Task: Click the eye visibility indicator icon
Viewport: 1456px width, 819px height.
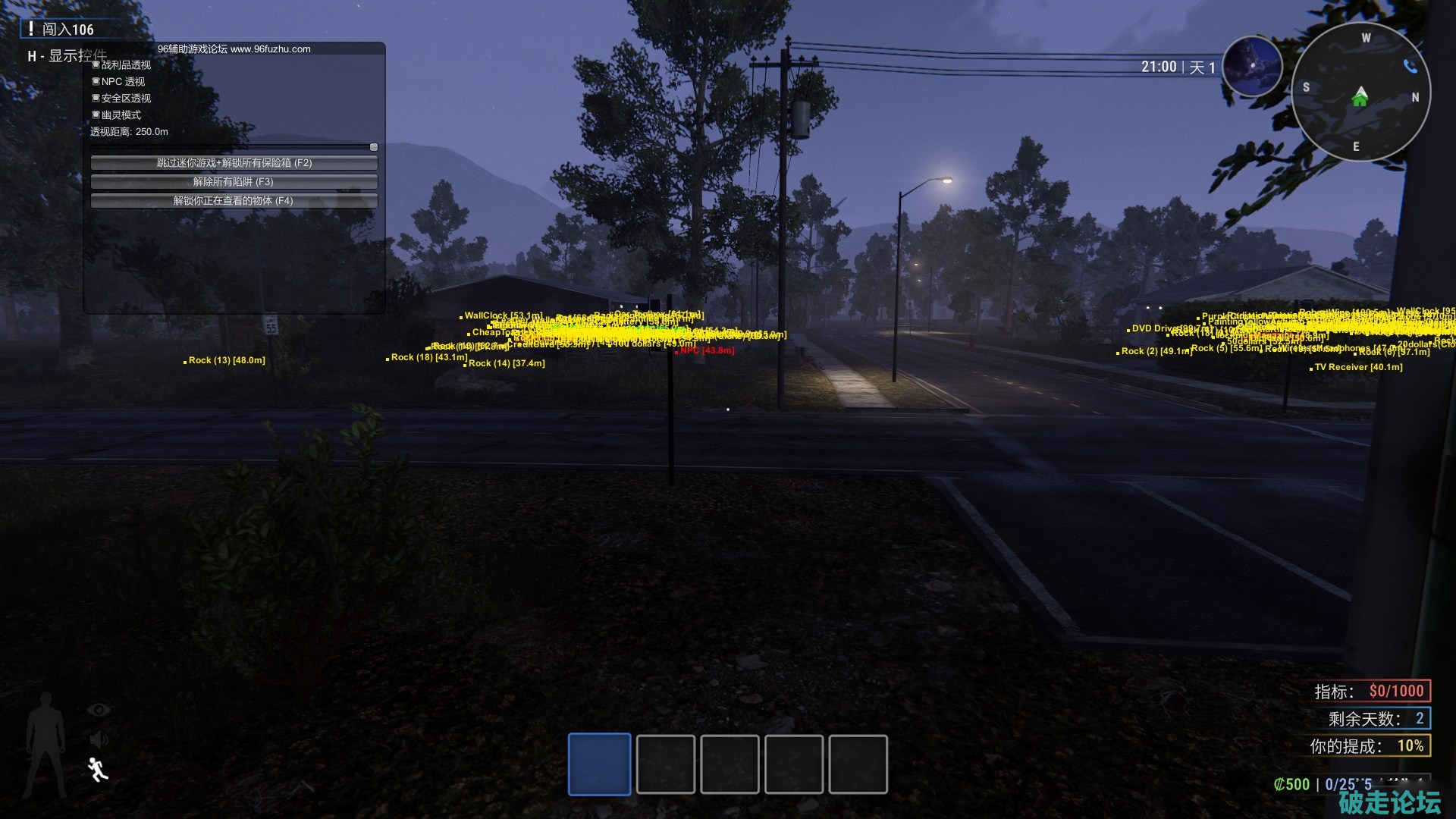Action: 99,710
